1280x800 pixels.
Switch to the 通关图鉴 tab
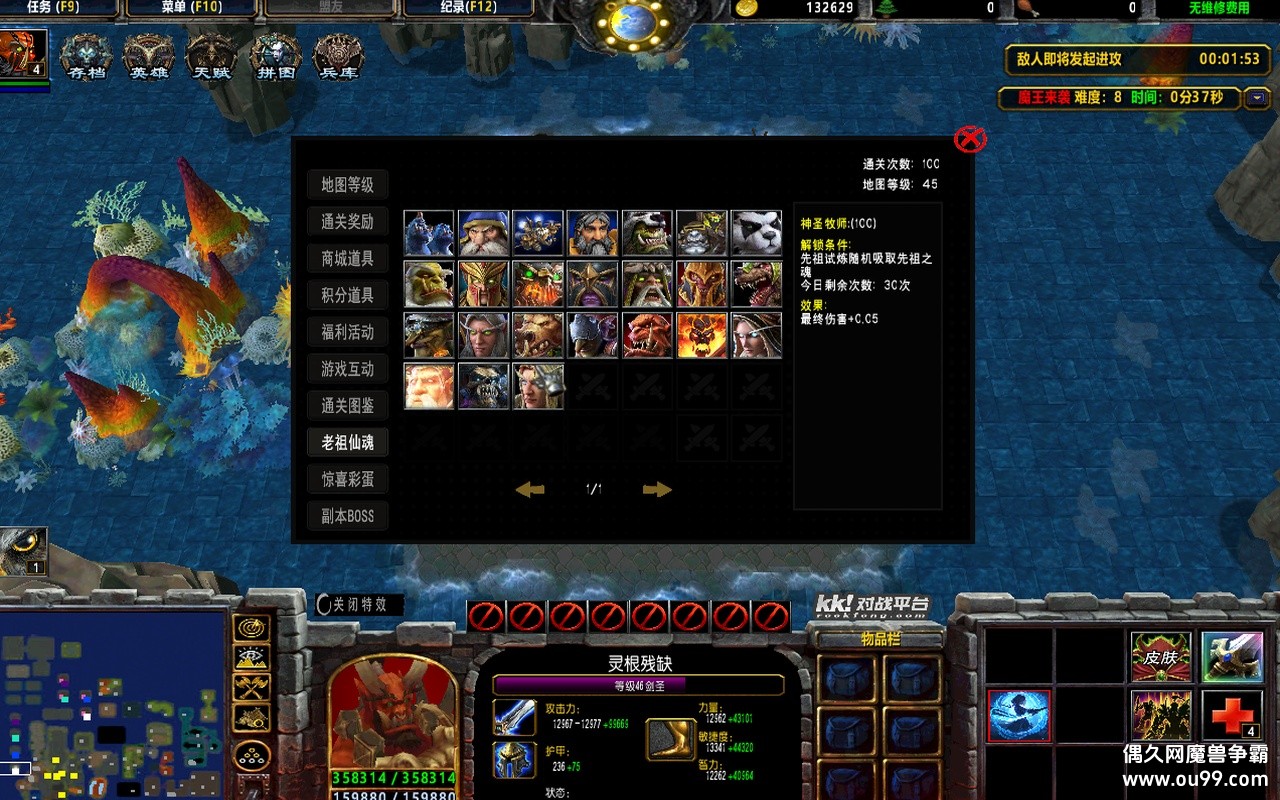pos(347,406)
